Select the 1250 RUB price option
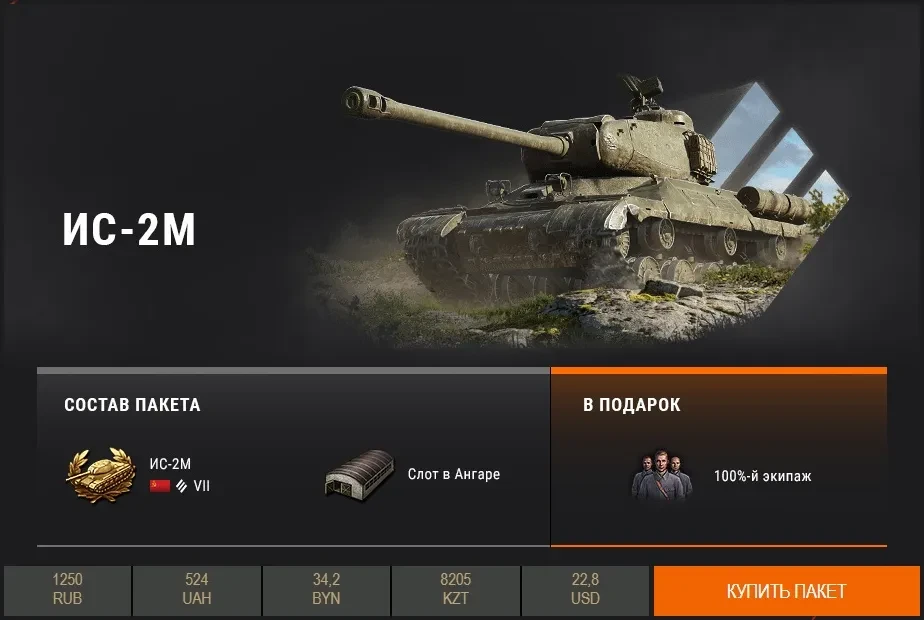 click(67, 590)
